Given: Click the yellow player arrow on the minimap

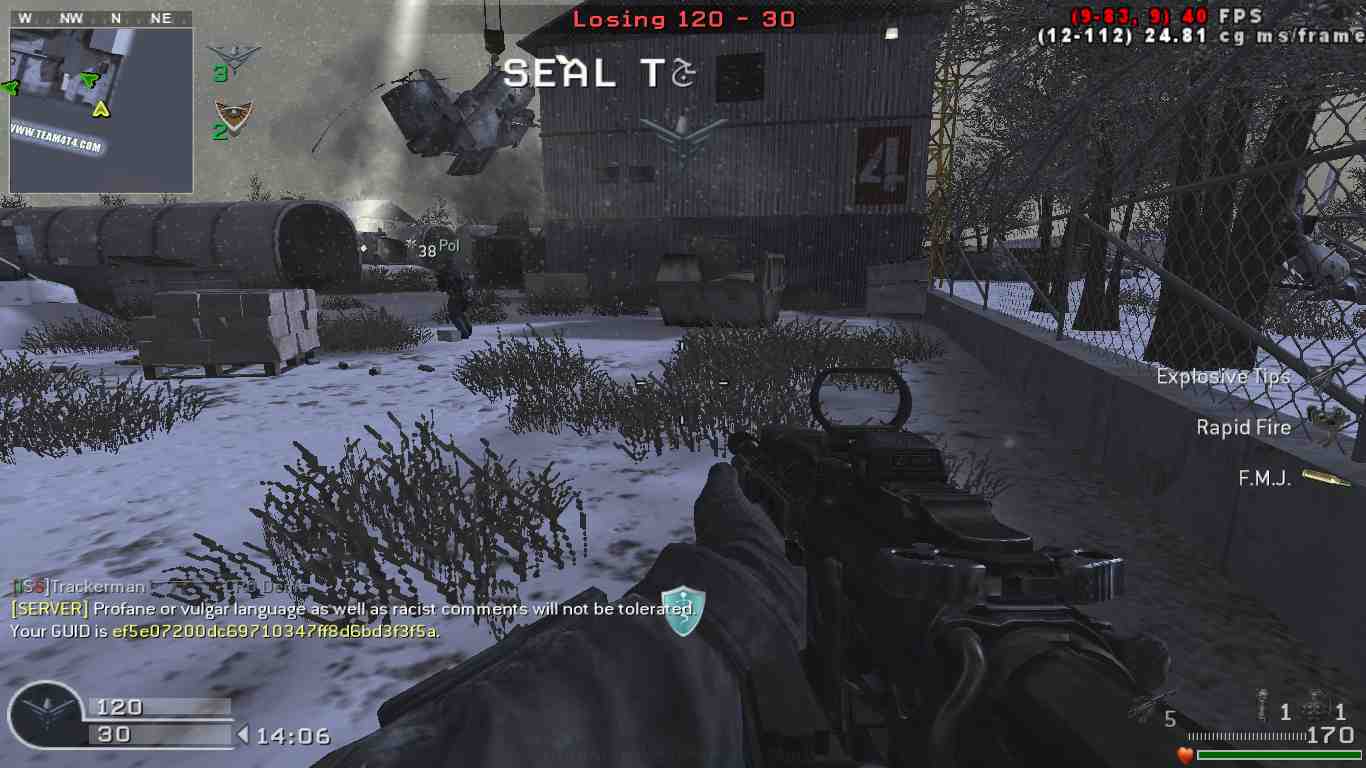Looking at the screenshot, I should [x=101, y=108].
